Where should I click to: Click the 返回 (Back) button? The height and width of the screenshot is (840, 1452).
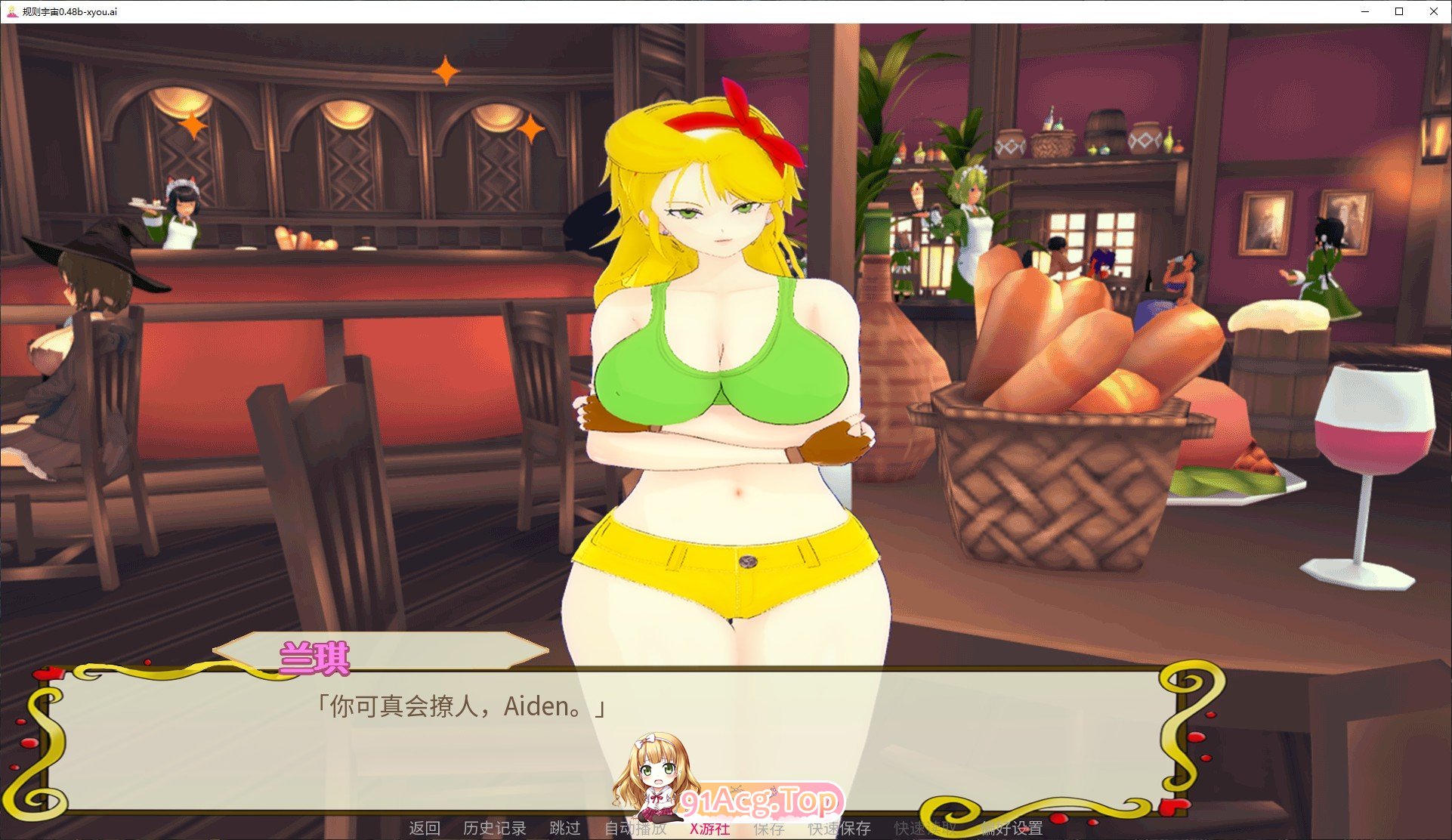424,828
